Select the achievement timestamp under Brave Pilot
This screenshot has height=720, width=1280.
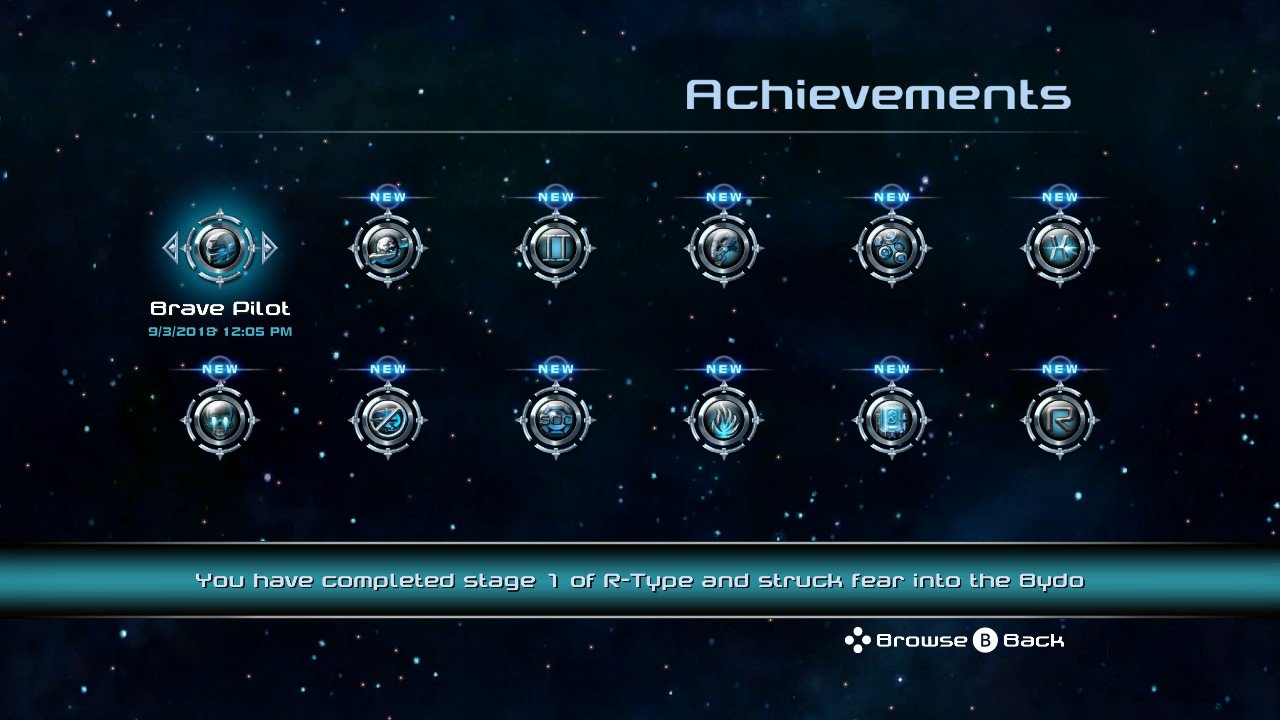tap(218, 332)
